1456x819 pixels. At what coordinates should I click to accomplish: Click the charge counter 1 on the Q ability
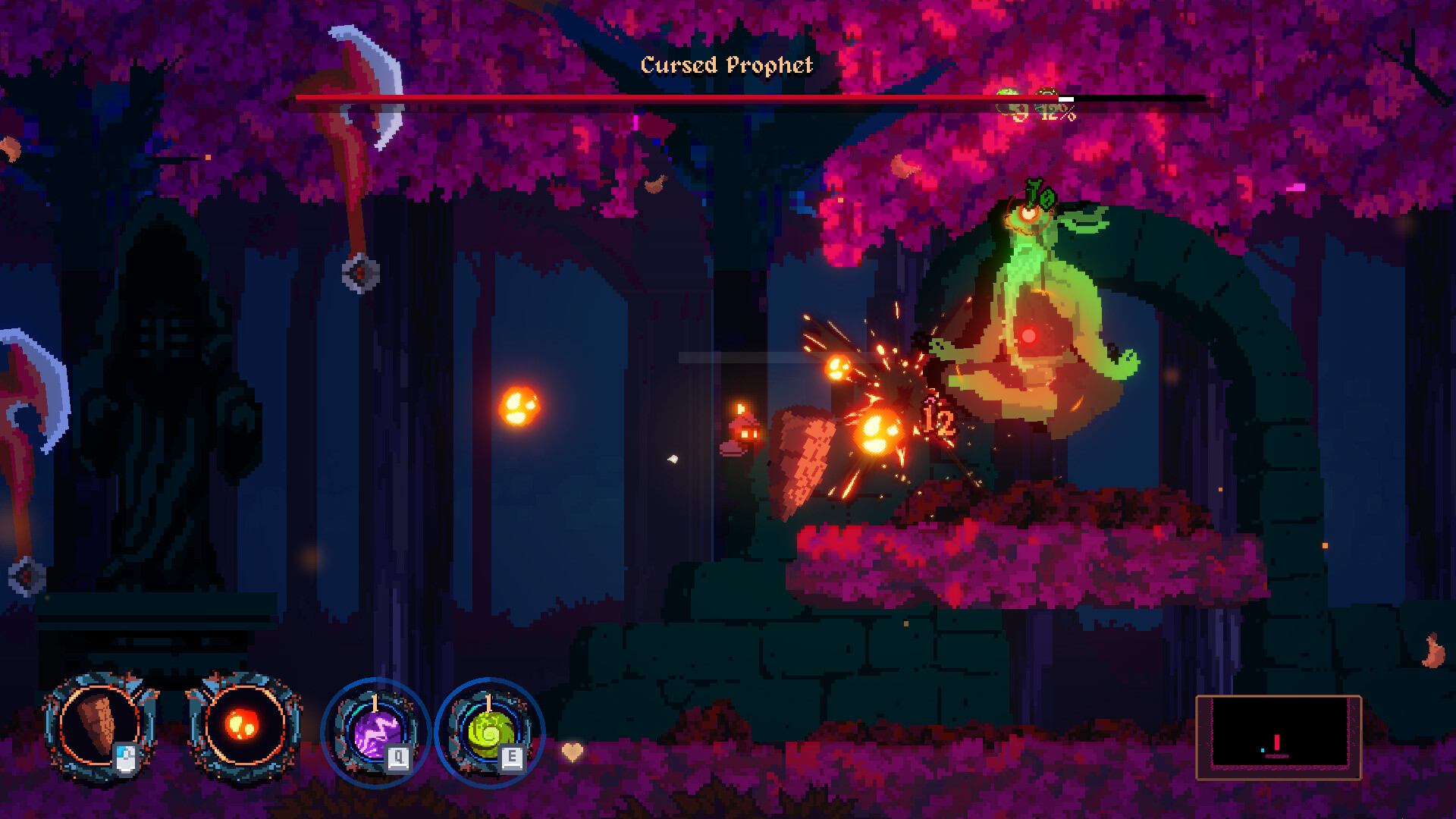[x=375, y=702]
